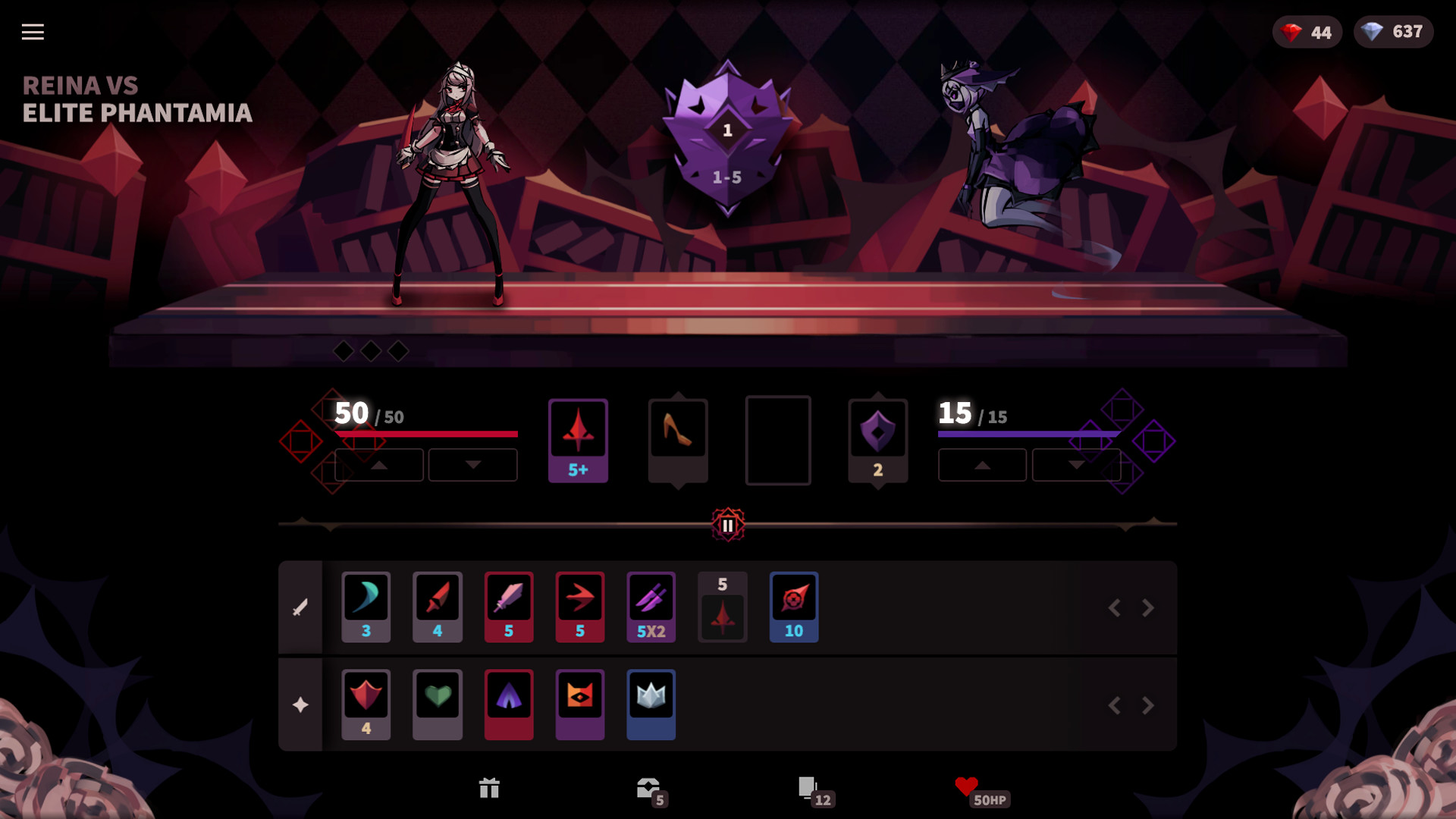Image resolution: width=1456 pixels, height=819 pixels.
Task: Click the down arrow under Reina's health bar
Action: [x=472, y=465]
